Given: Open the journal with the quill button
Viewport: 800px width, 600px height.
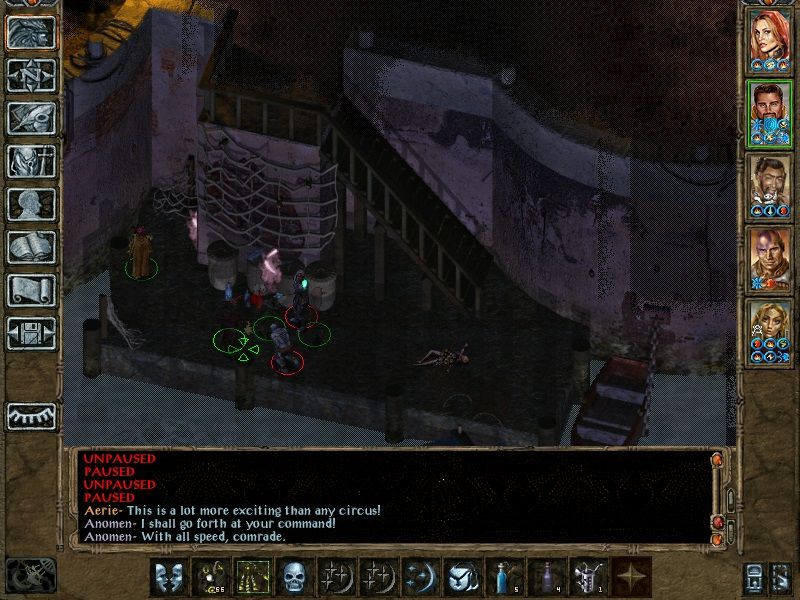Looking at the screenshot, I should (x=31, y=118).
